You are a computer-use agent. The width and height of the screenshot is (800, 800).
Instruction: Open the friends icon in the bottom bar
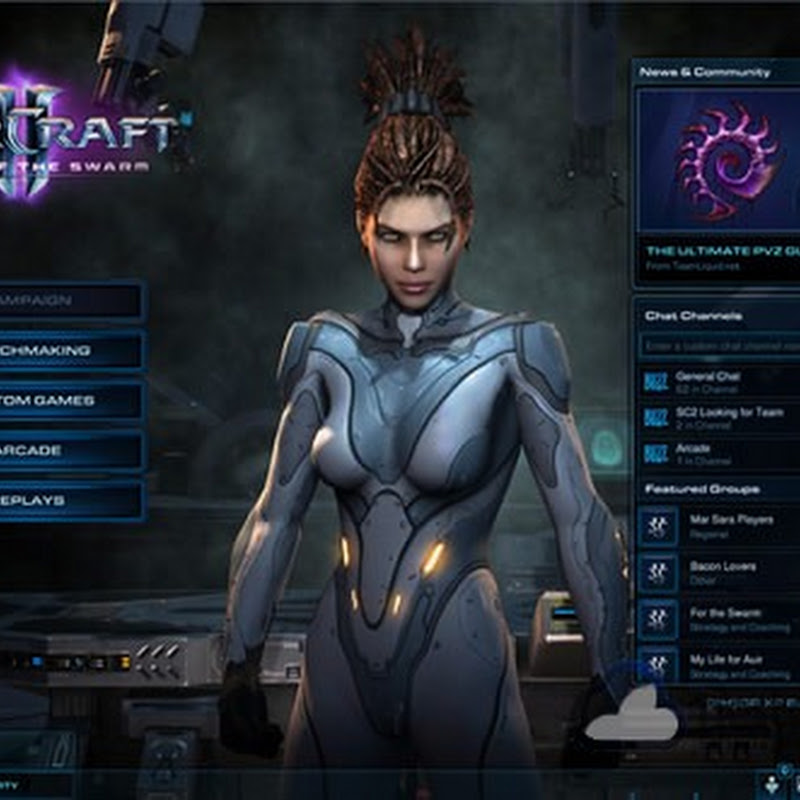coord(774,785)
